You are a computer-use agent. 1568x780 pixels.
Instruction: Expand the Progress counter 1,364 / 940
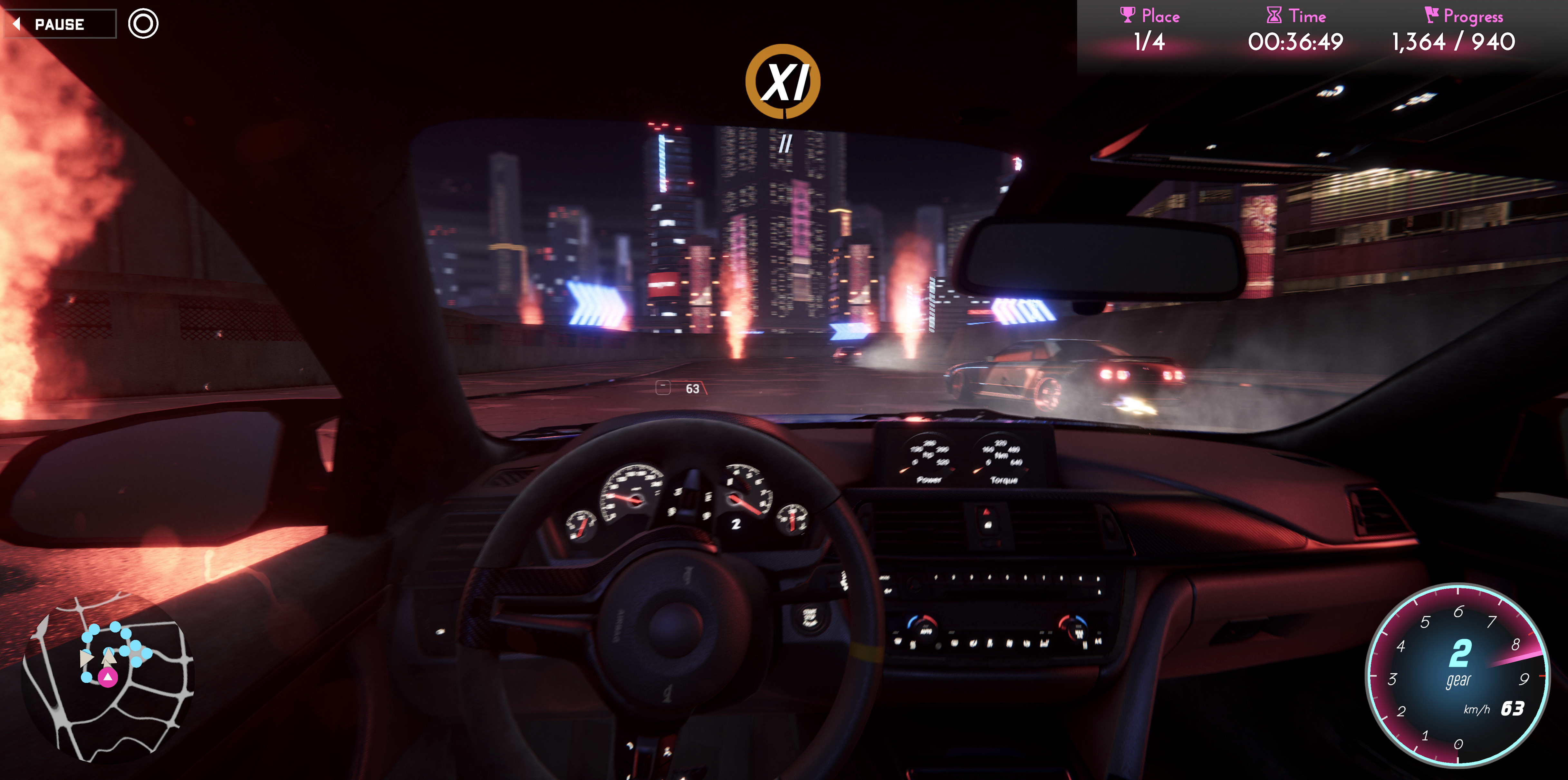point(1454,41)
